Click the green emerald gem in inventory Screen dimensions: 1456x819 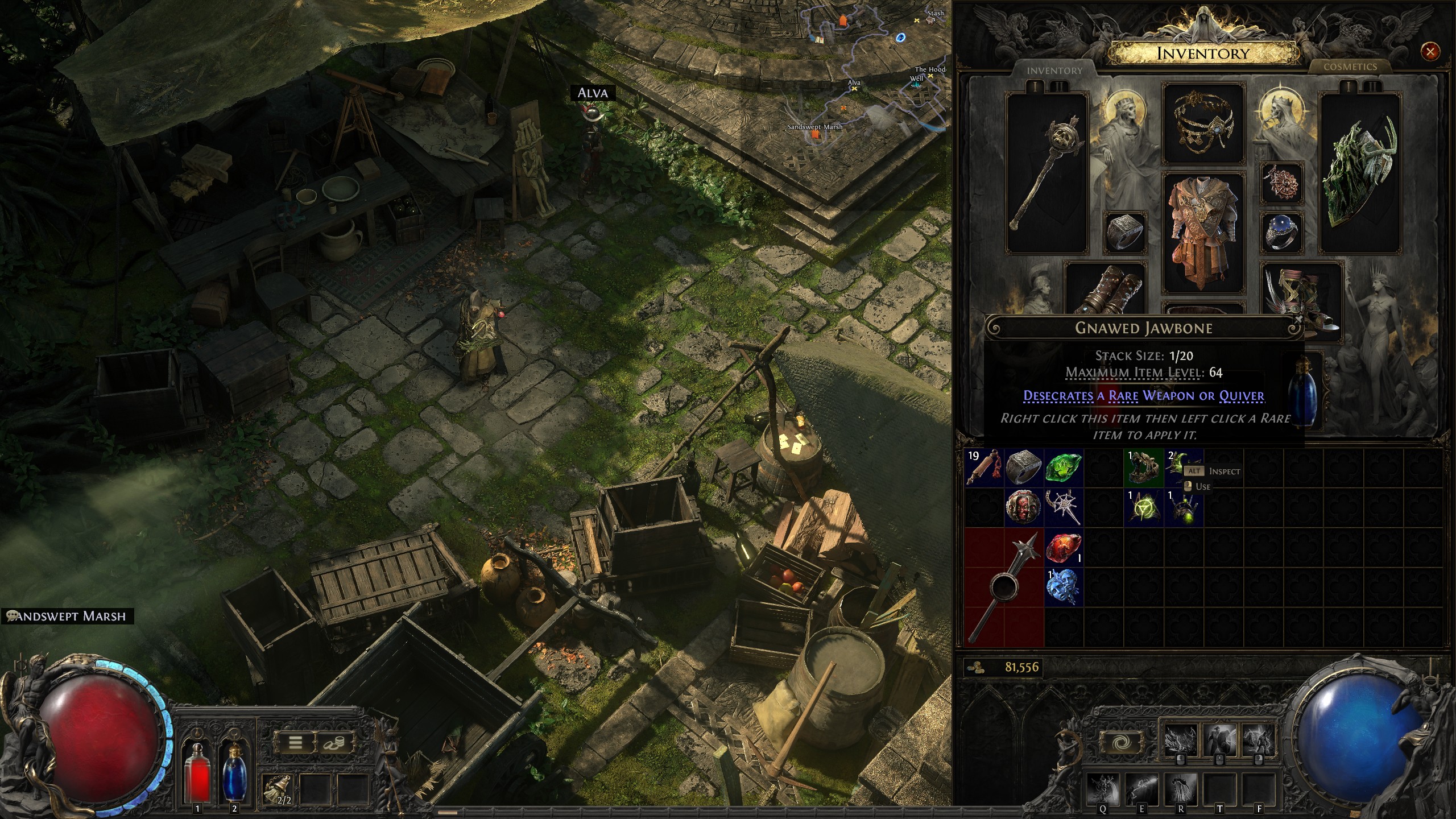[1065, 468]
